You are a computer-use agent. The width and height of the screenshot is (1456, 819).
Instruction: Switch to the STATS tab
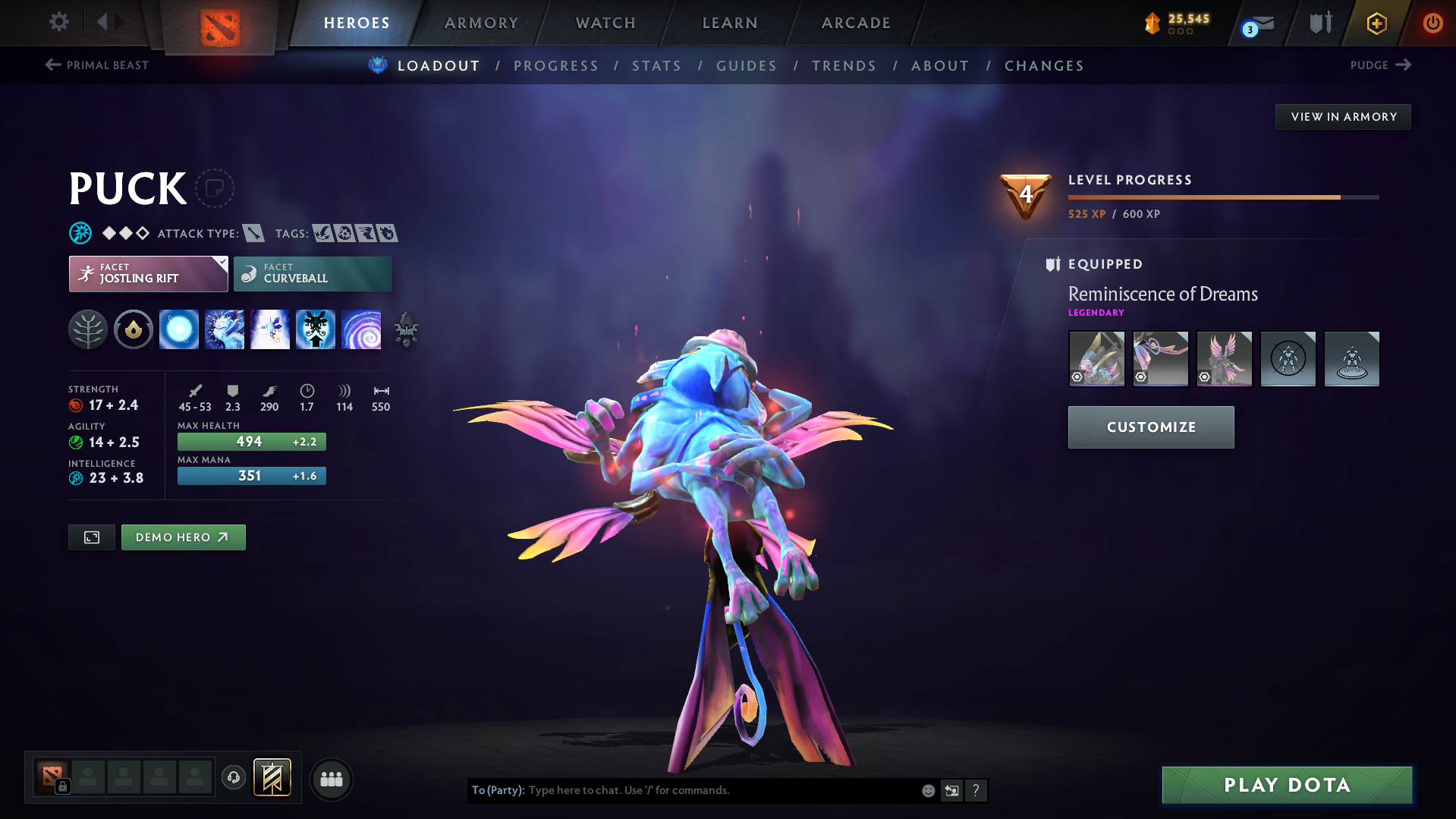coord(656,65)
